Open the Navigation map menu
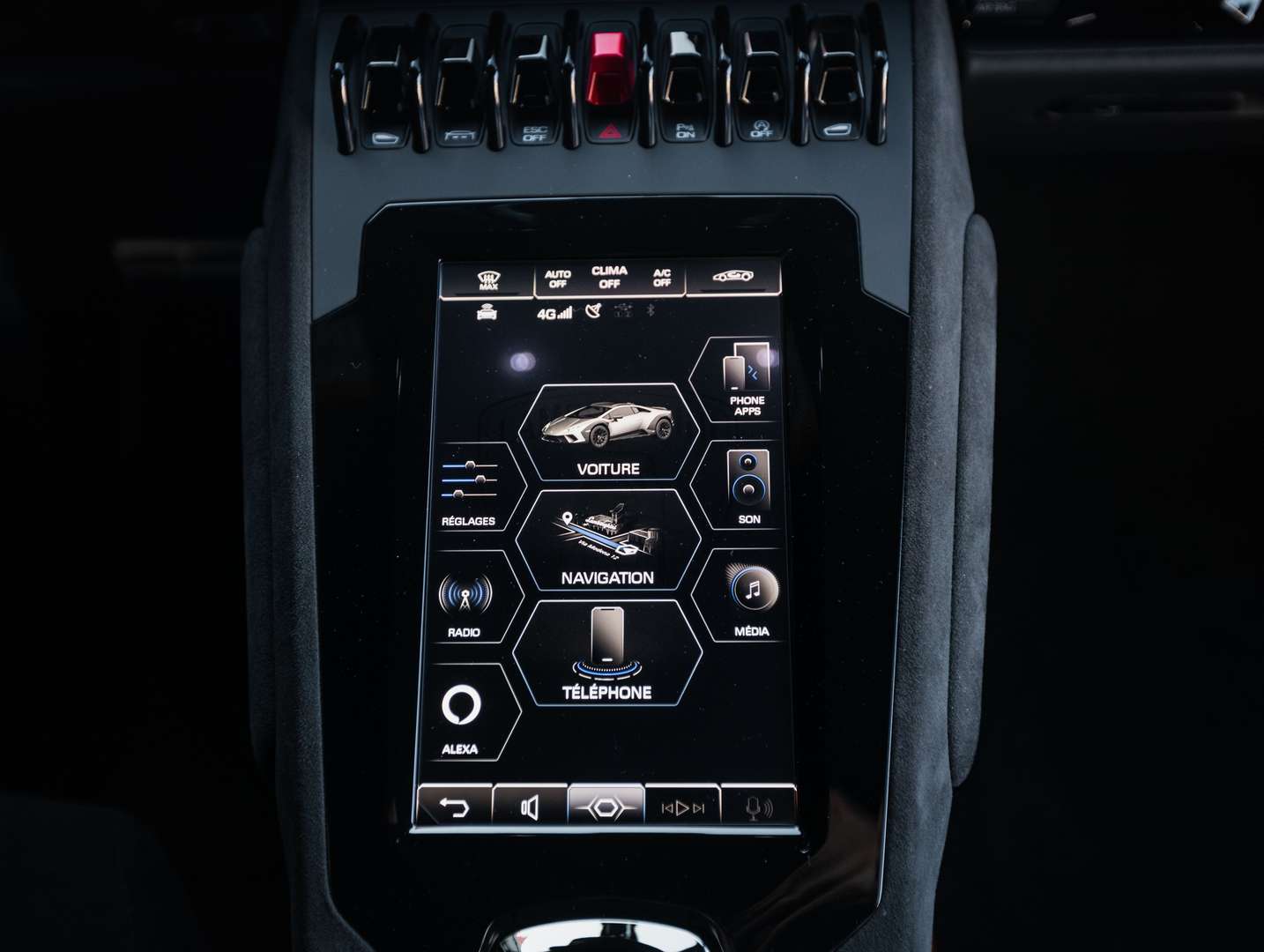The width and height of the screenshot is (1264, 952). pos(606,542)
